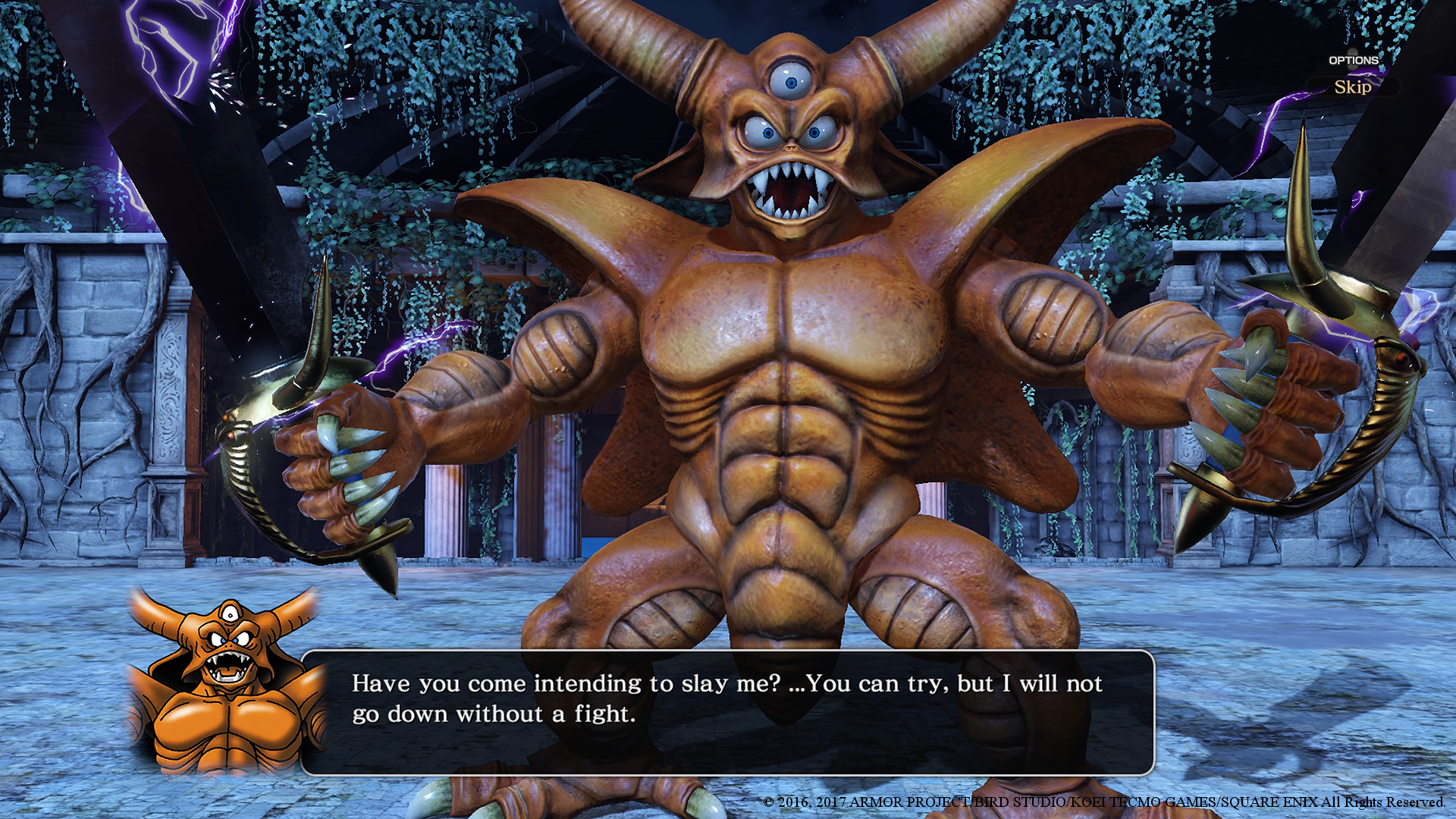
Task: Advance the demon's dialogue text box
Action: (728, 711)
